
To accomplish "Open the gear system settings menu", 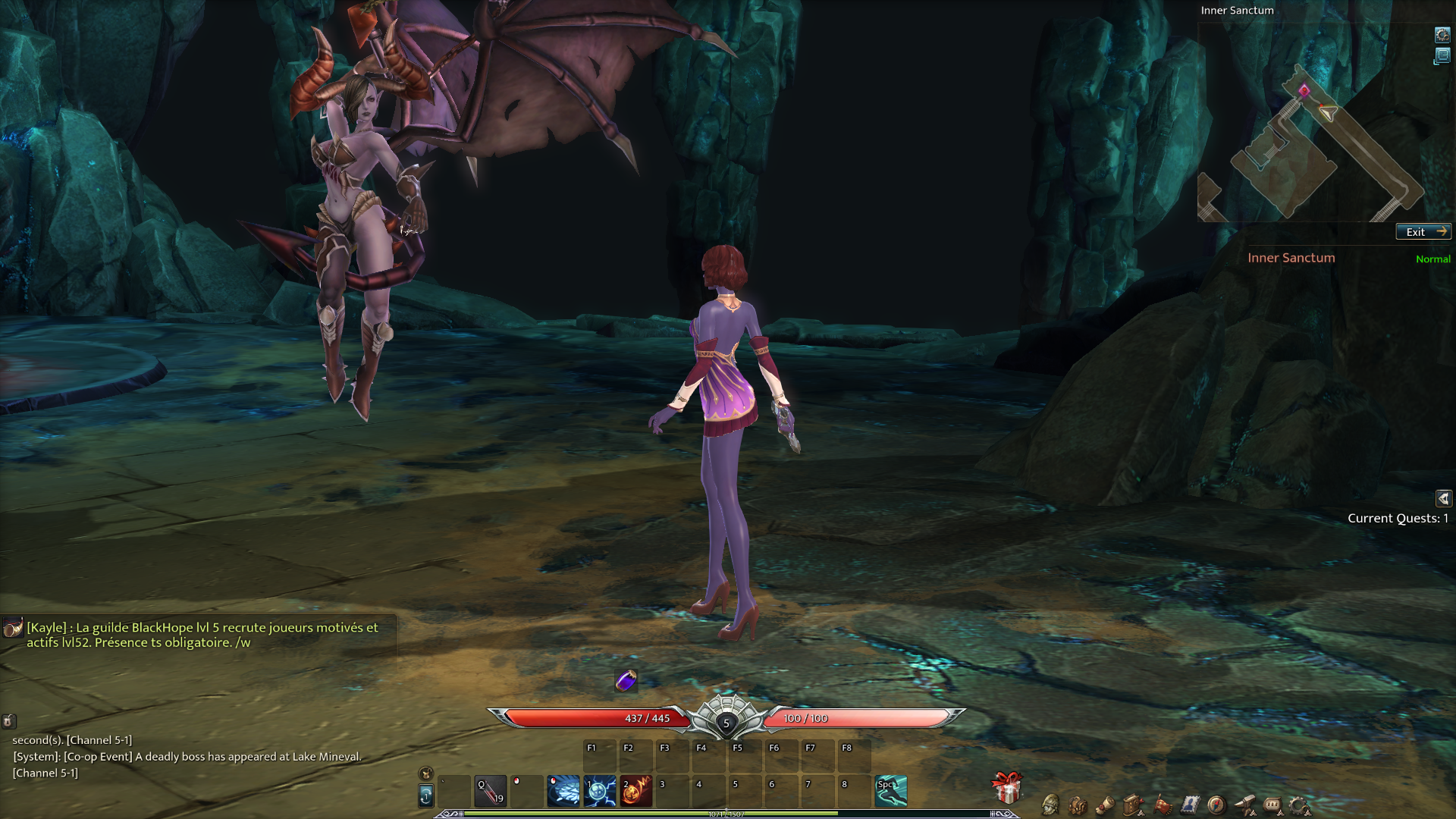I will pyautogui.click(x=1299, y=805).
